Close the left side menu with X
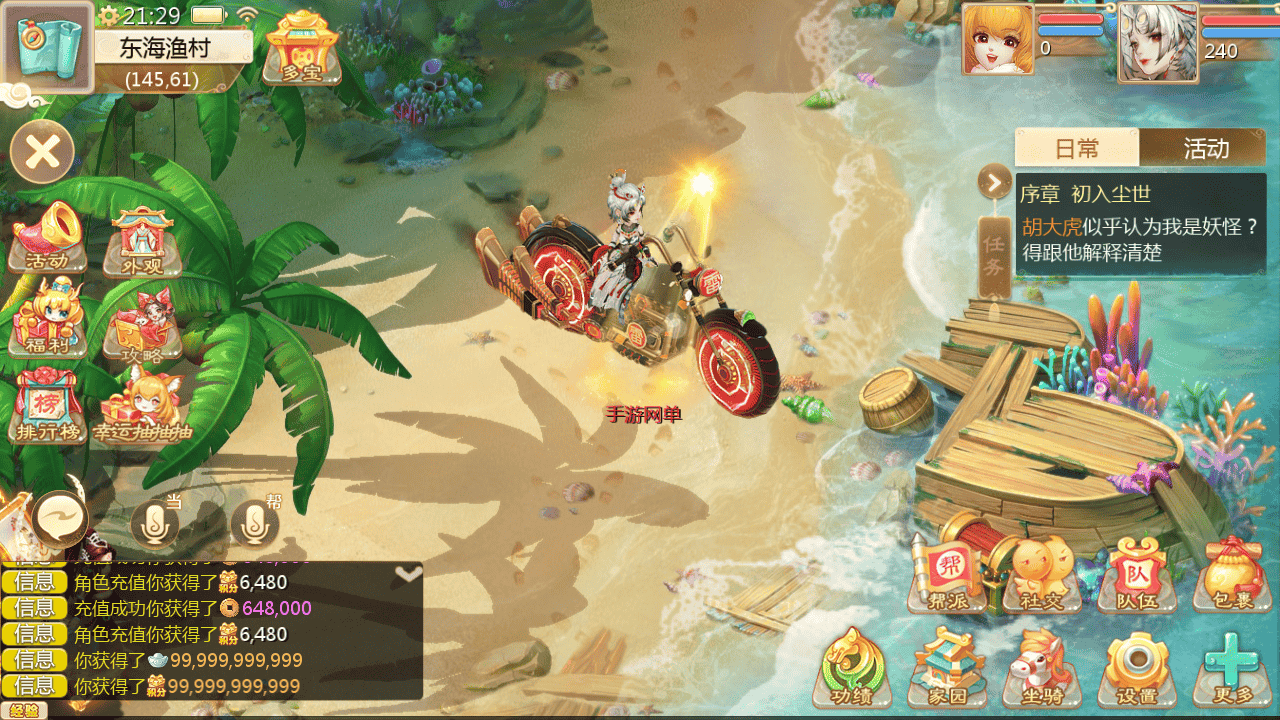Screen dimensions: 1280x720 pyautogui.click(x=42, y=152)
